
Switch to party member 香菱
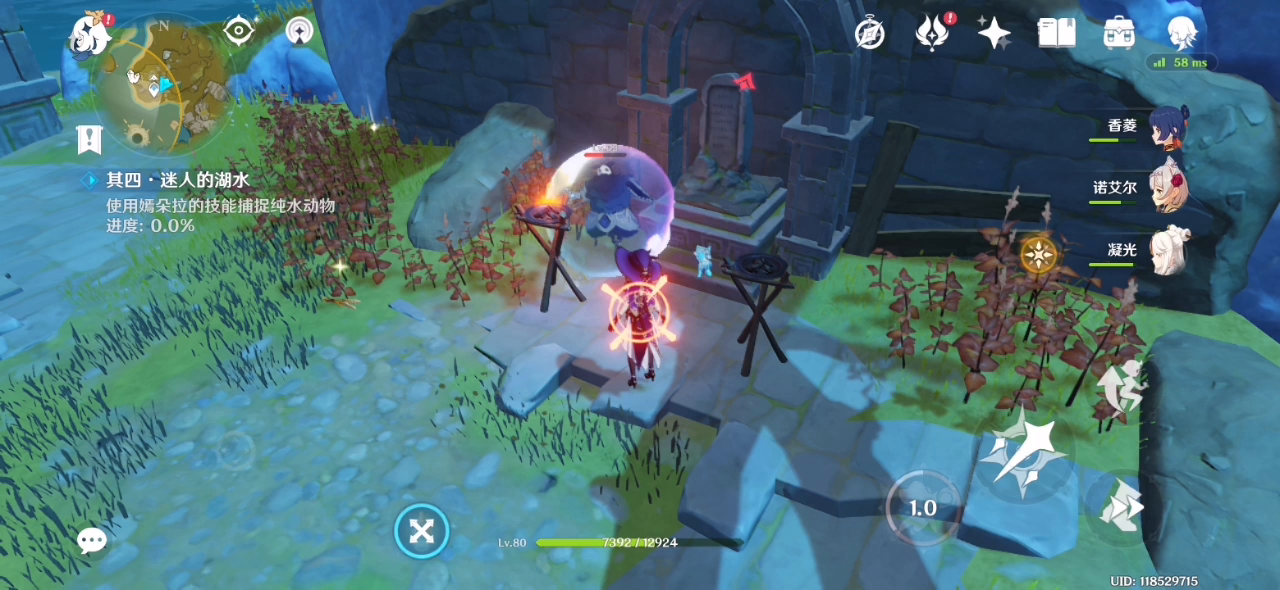coord(1167,128)
